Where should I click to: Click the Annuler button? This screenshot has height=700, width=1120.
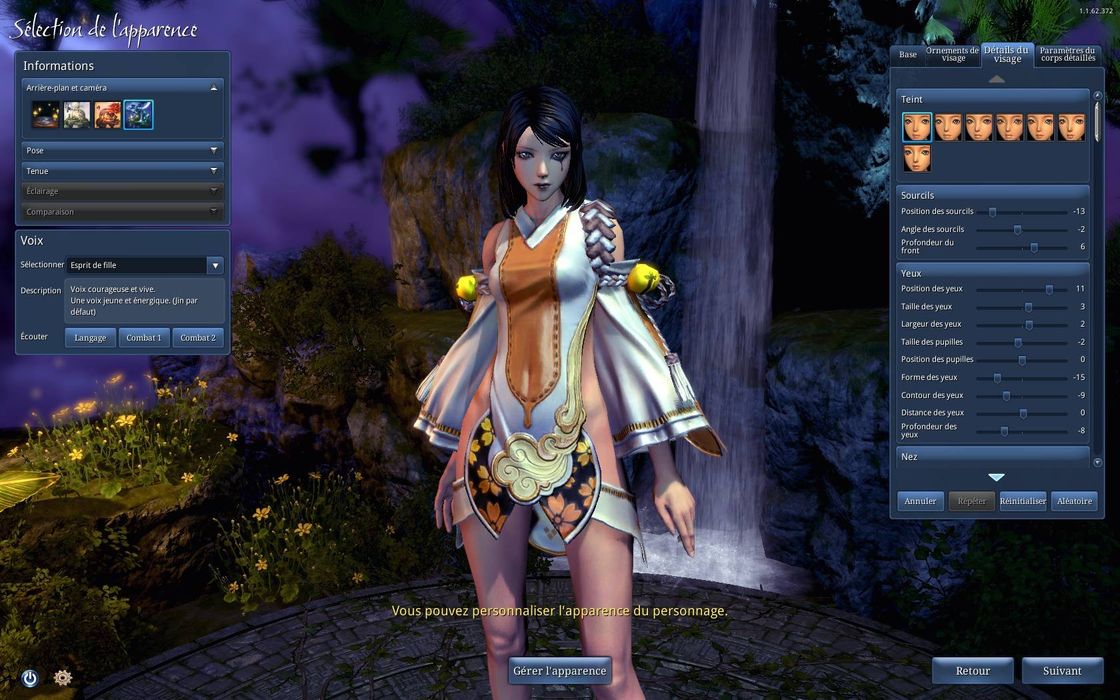(x=920, y=501)
